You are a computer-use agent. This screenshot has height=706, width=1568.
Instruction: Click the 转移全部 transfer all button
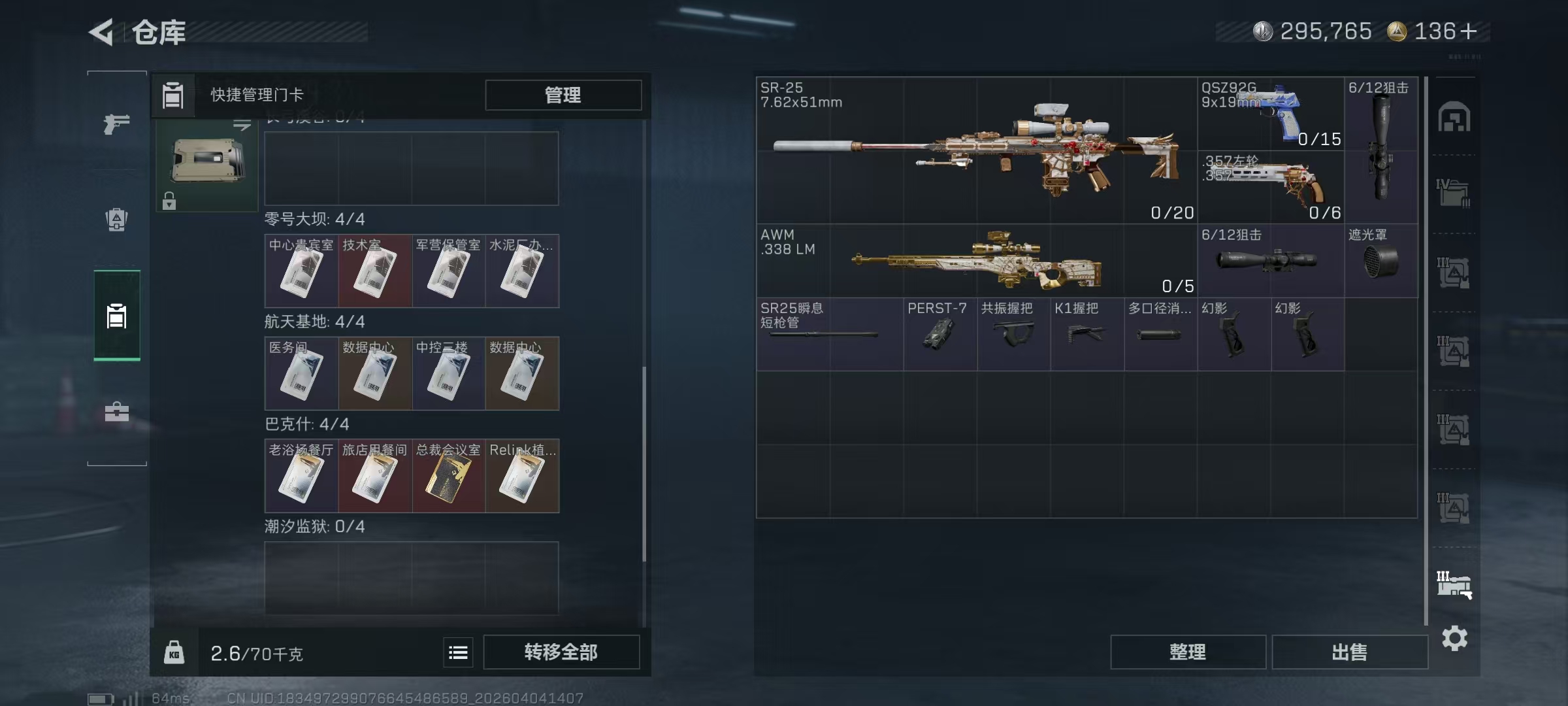(x=561, y=652)
